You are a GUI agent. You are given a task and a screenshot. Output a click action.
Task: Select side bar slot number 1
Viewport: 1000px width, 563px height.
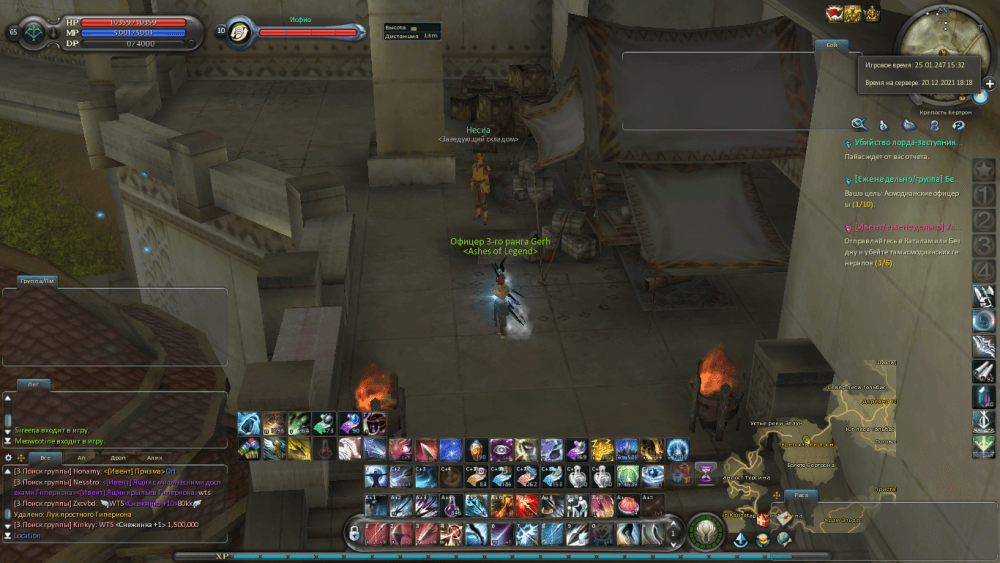[984, 194]
